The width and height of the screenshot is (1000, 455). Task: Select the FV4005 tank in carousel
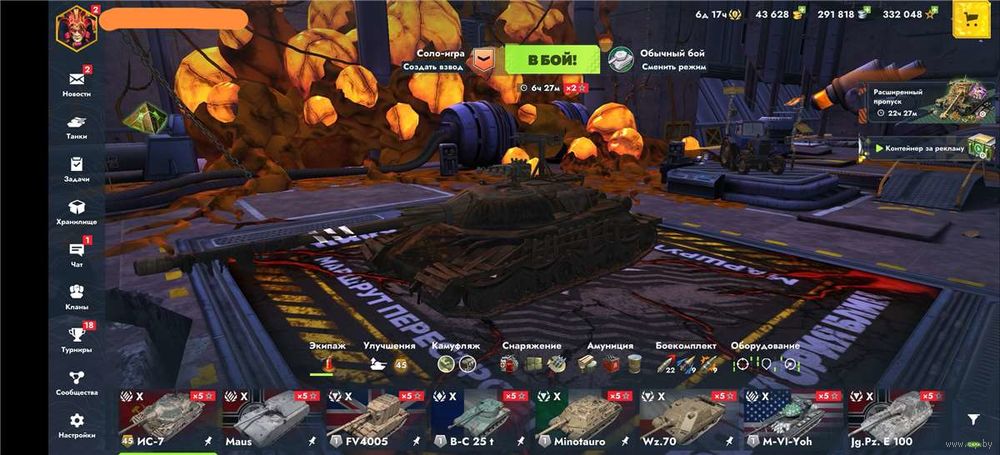point(374,418)
